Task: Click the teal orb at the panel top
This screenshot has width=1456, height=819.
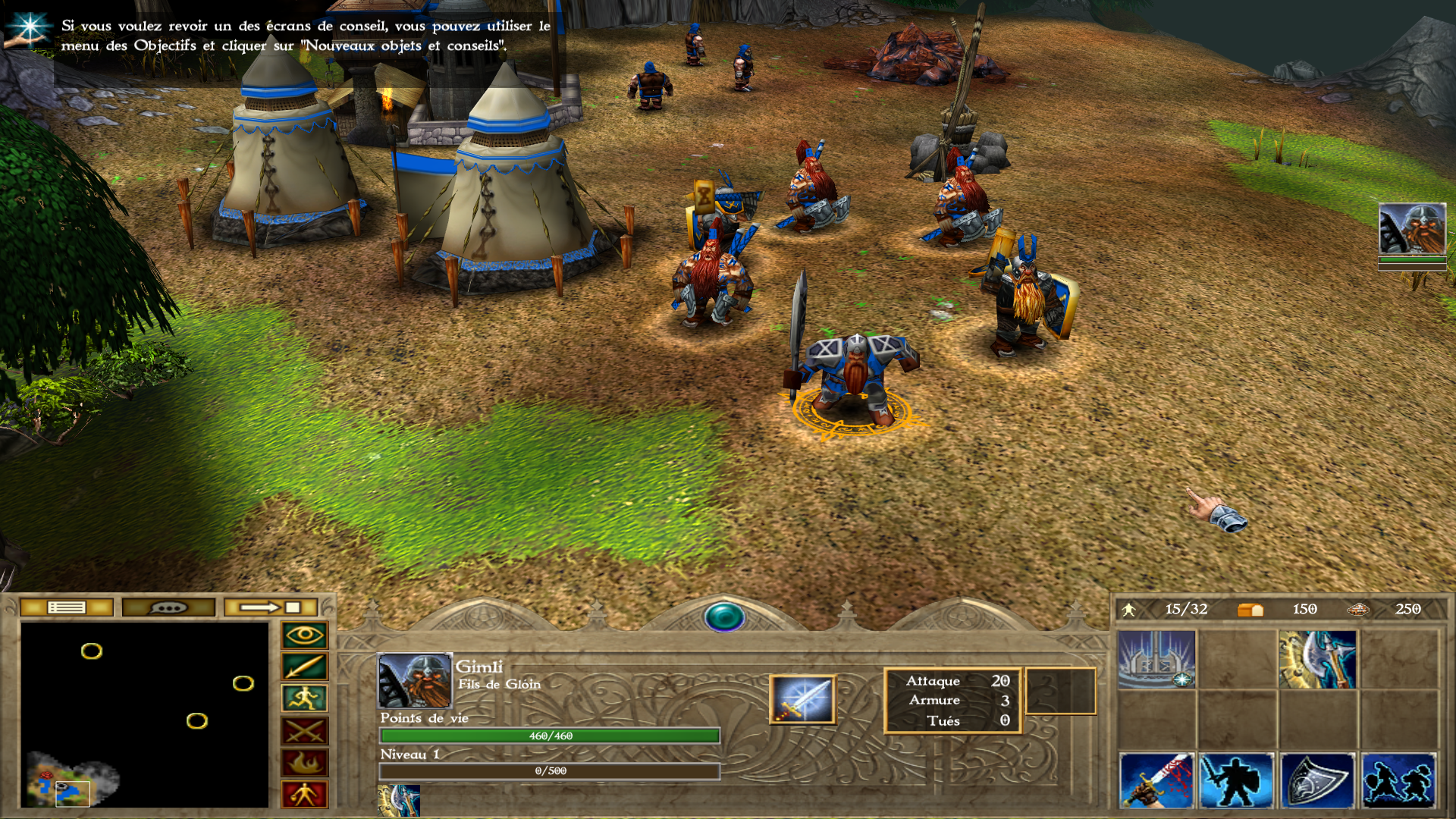Action: [x=724, y=617]
